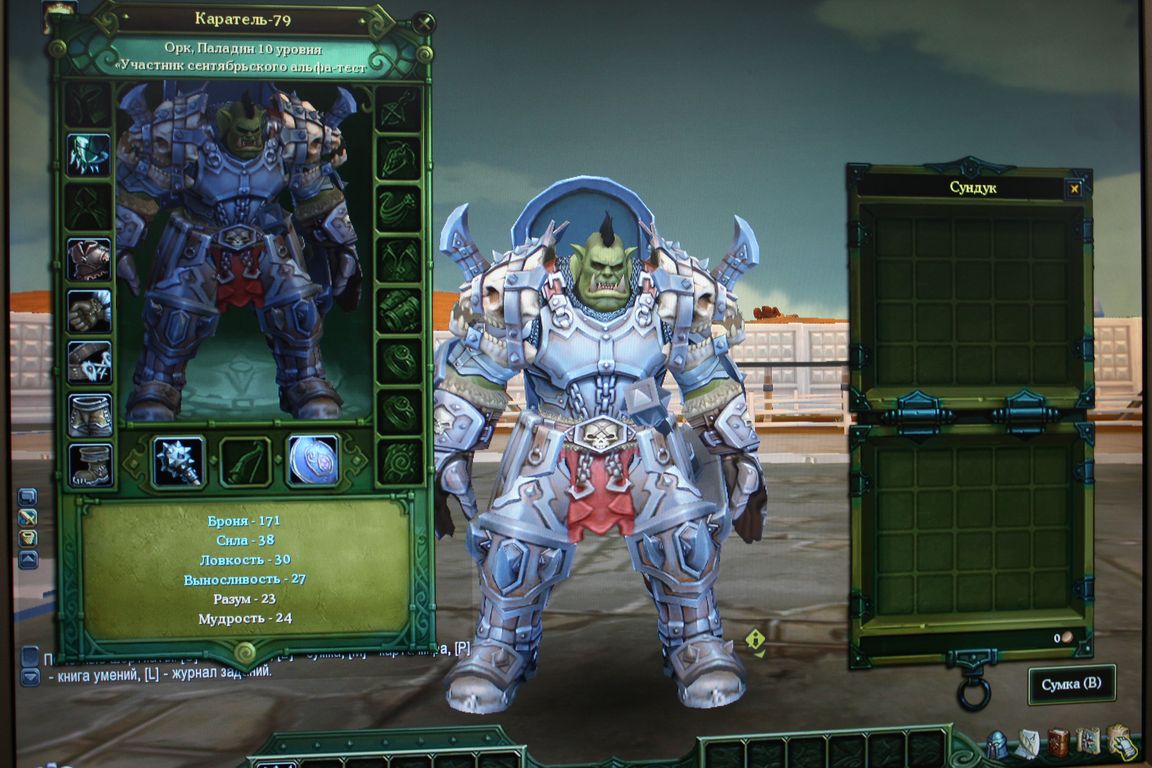Close the Сундук chest window
This screenshot has height=768, width=1152.
tap(1074, 188)
